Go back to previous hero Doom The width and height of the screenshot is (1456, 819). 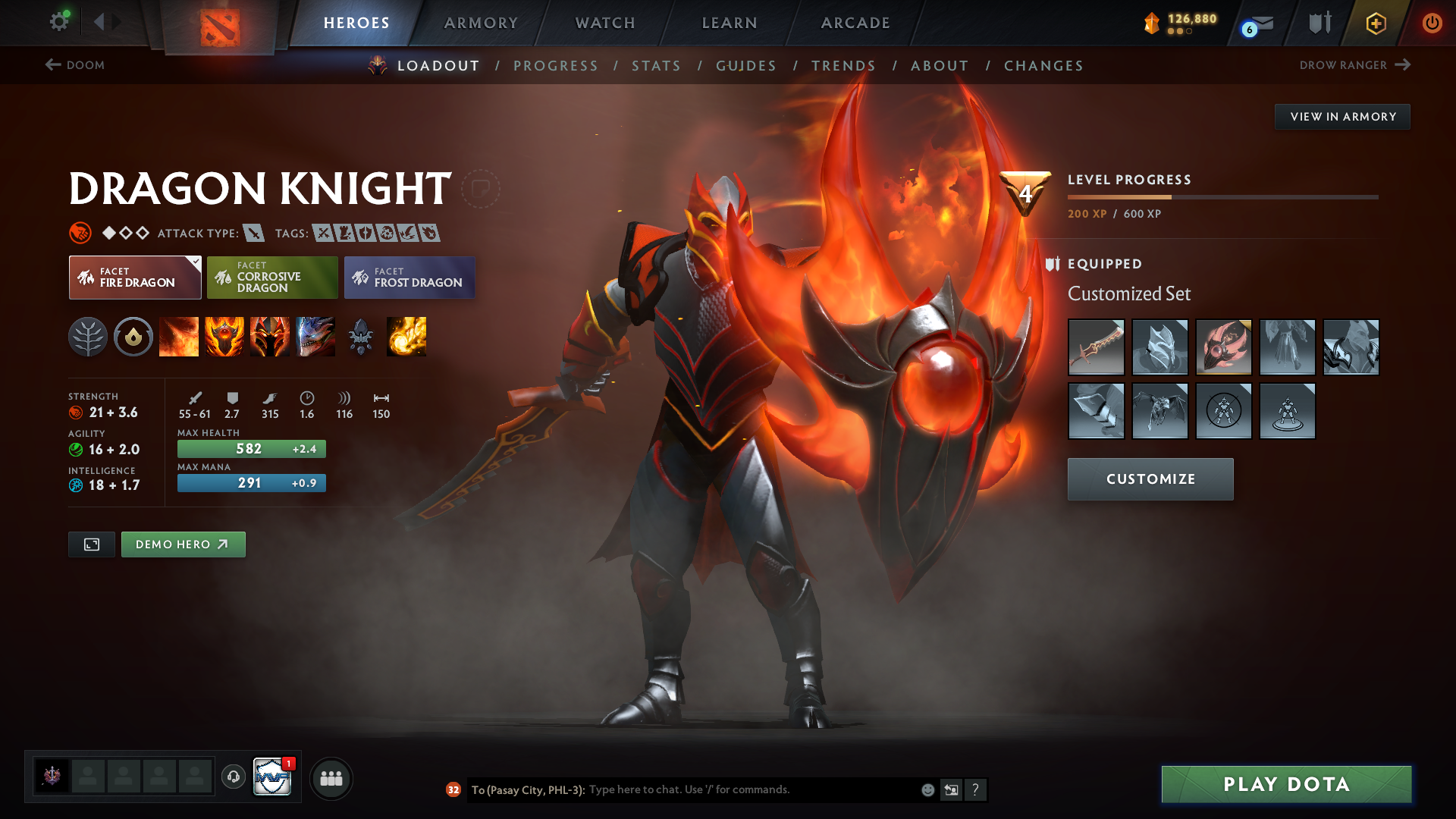(75, 65)
